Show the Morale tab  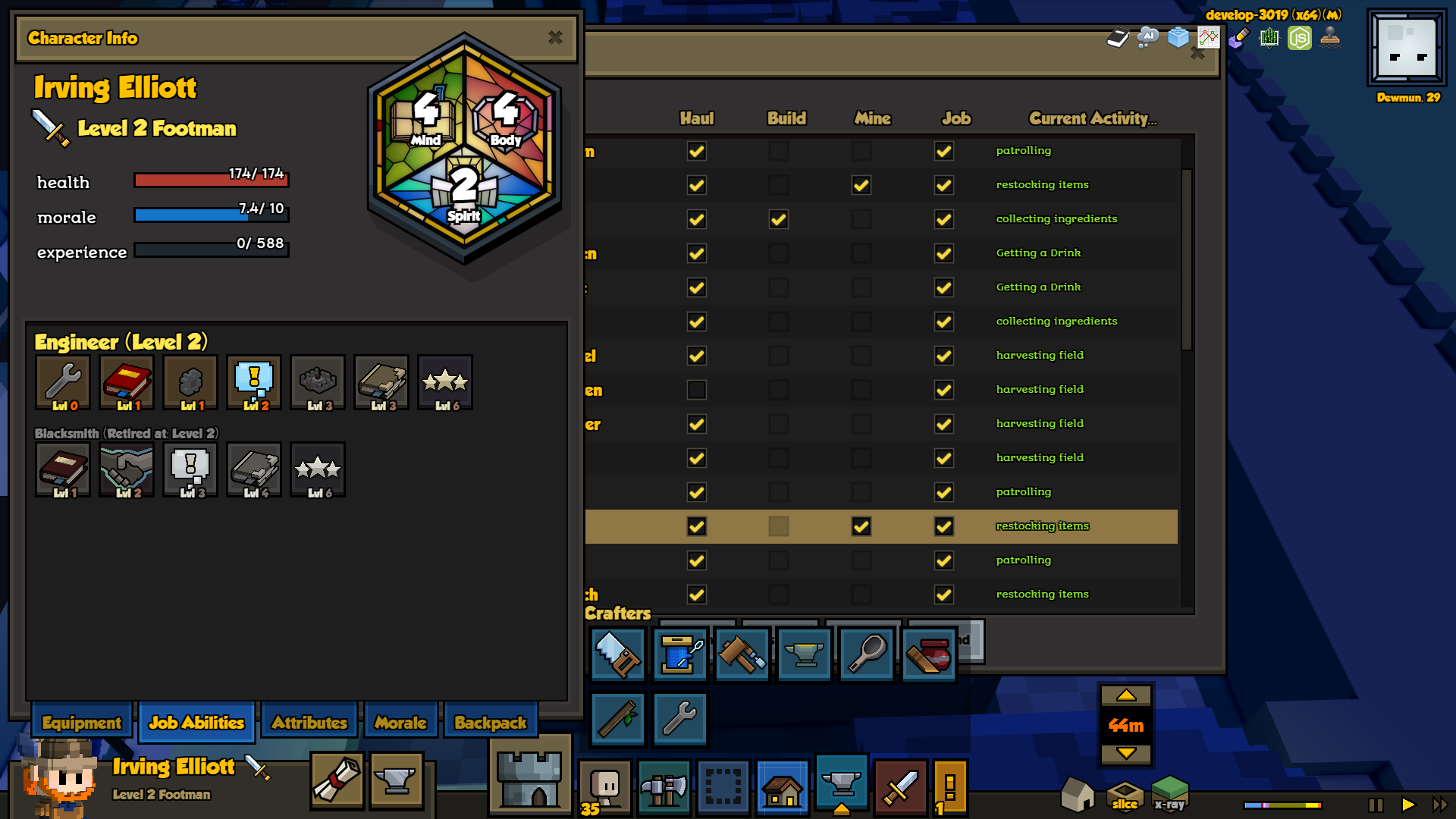pyautogui.click(x=400, y=723)
